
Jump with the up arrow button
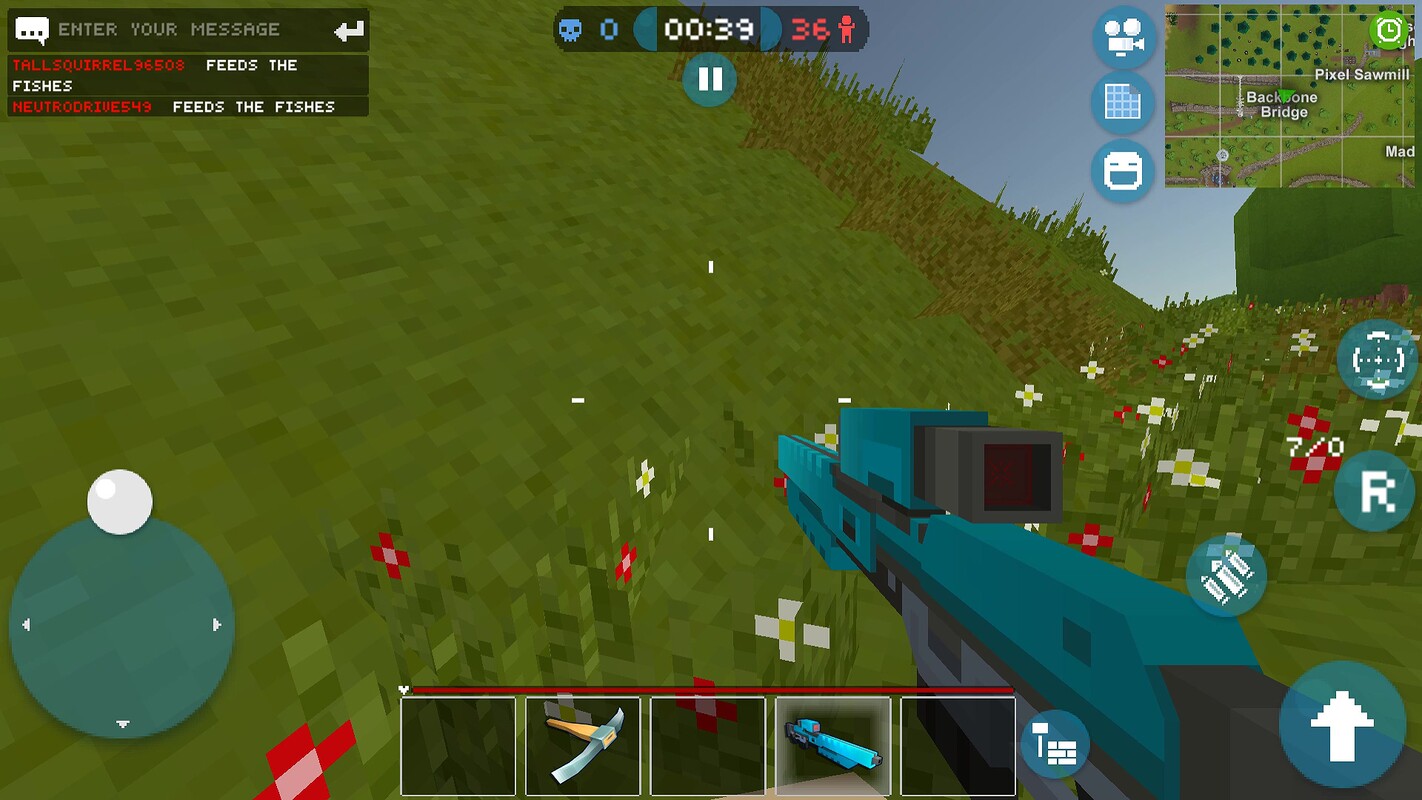(x=1342, y=724)
